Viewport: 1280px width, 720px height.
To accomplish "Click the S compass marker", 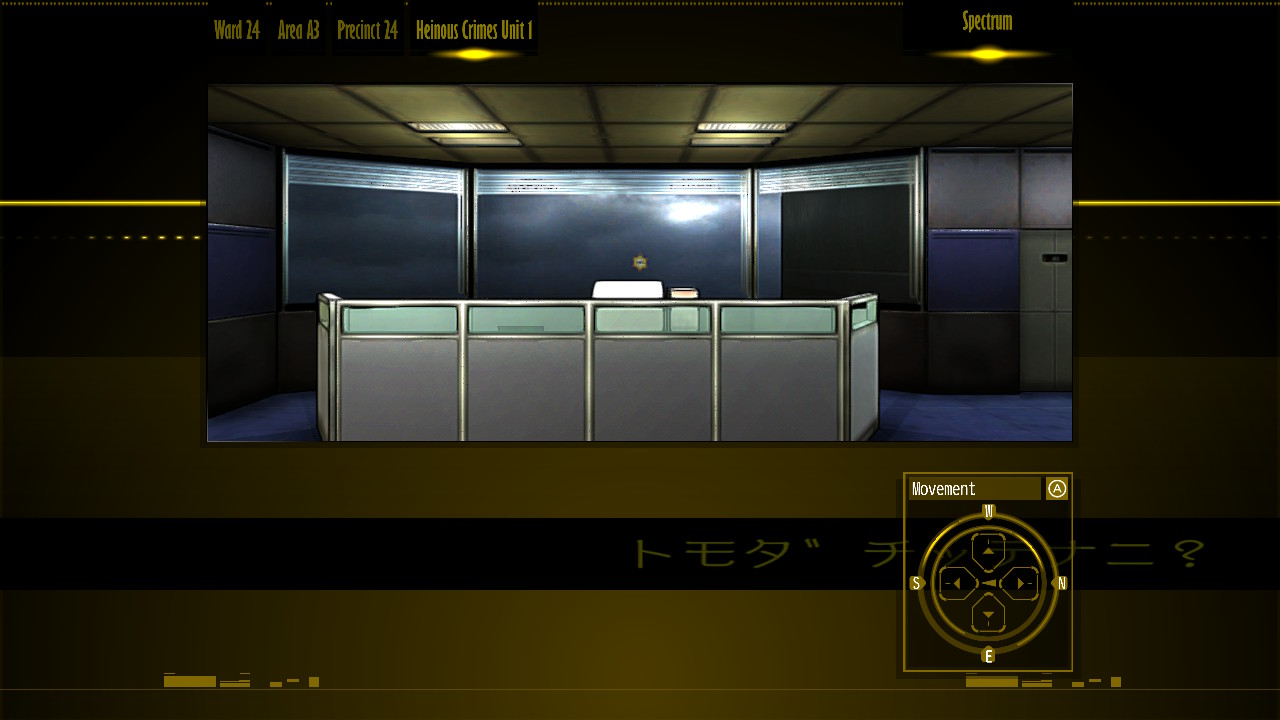I will [915, 583].
